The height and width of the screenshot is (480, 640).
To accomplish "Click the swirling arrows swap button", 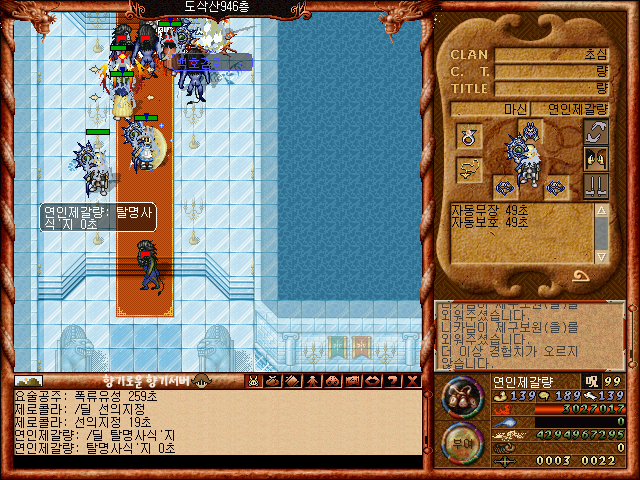I will click(x=596, y=132).
